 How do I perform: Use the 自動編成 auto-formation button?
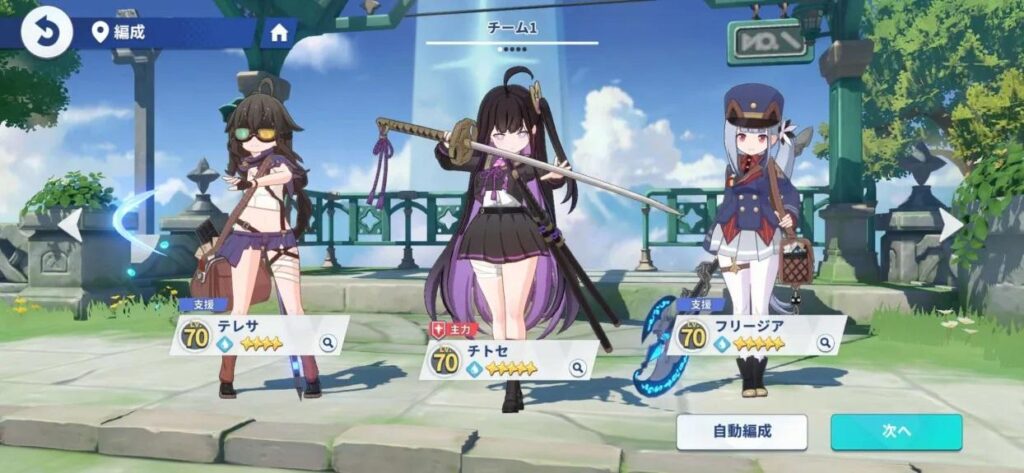[x=741, y=432]
